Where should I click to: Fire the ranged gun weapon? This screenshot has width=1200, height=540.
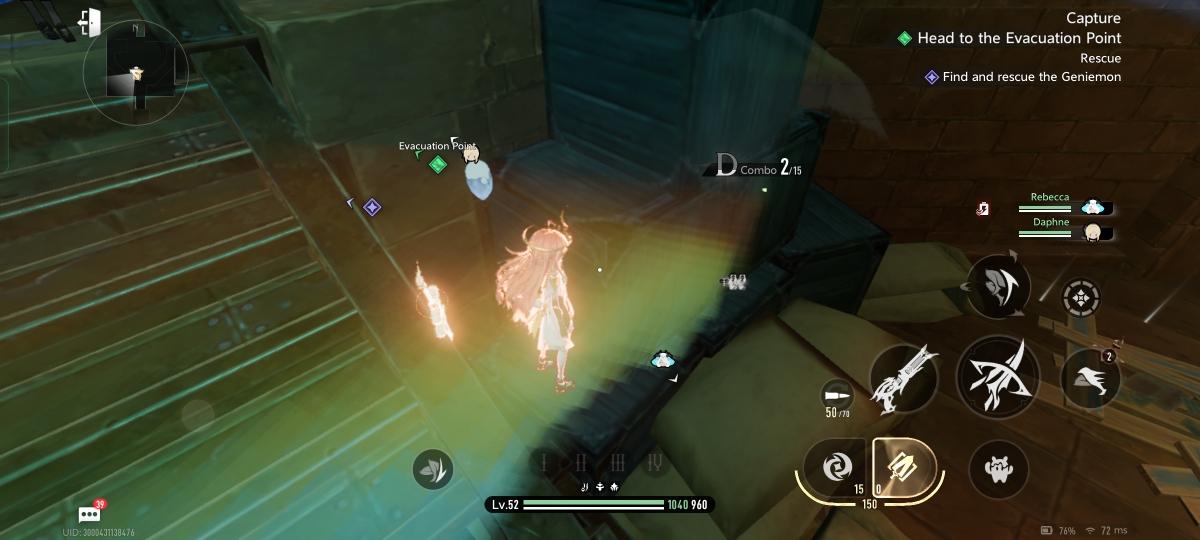(903, 381)
